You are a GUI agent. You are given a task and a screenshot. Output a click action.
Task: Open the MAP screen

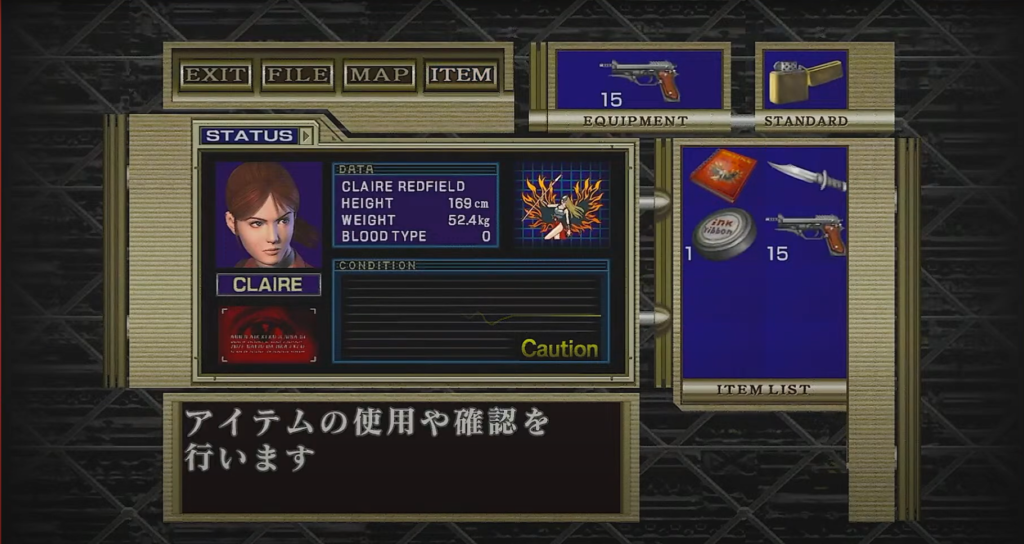pyautogui.click(x=379, y=75)
